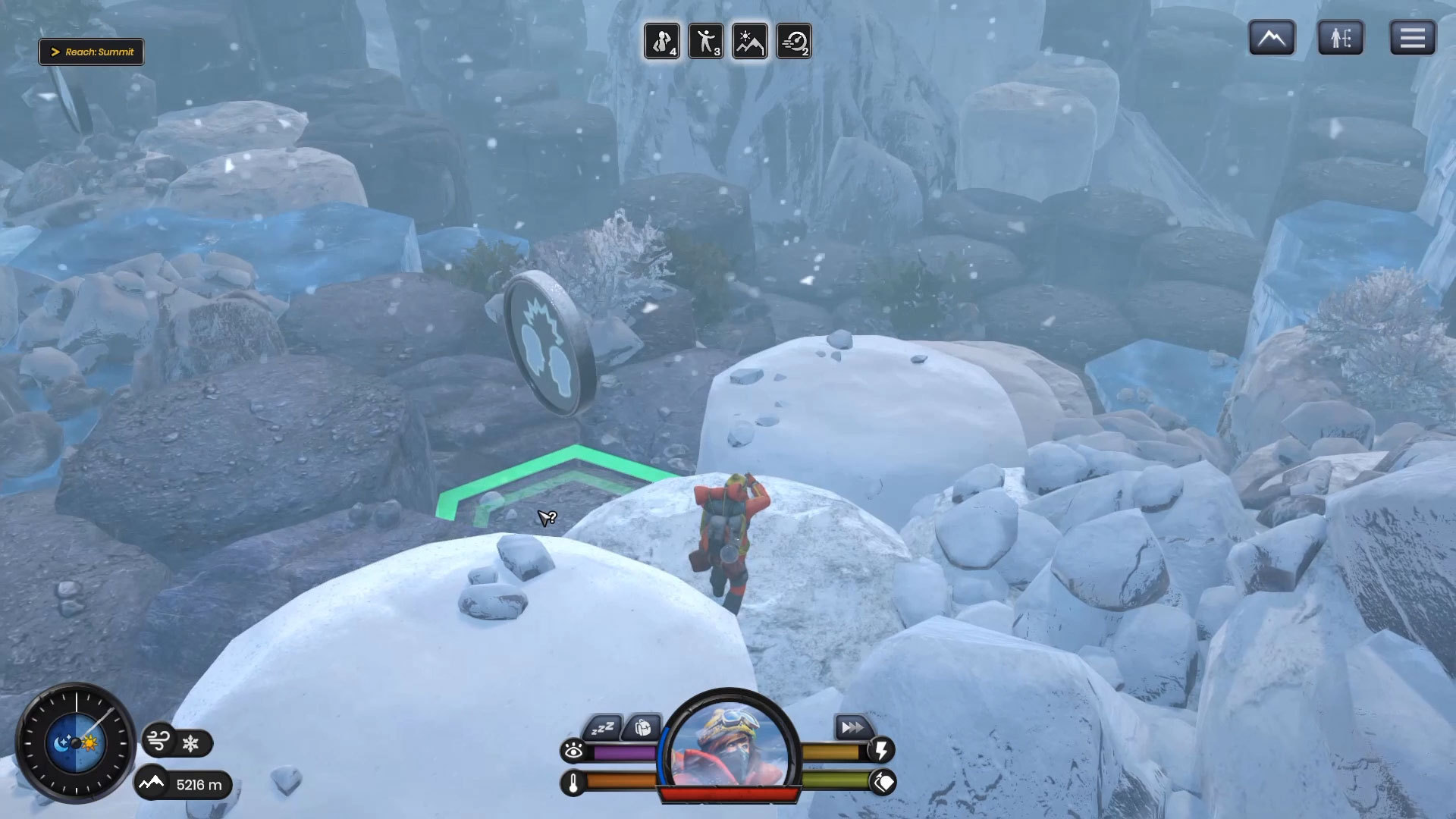This screenshot has height=819, width=1456.
Task: Select the climber with backpack ability icon
Action: (x=662, y=41)
